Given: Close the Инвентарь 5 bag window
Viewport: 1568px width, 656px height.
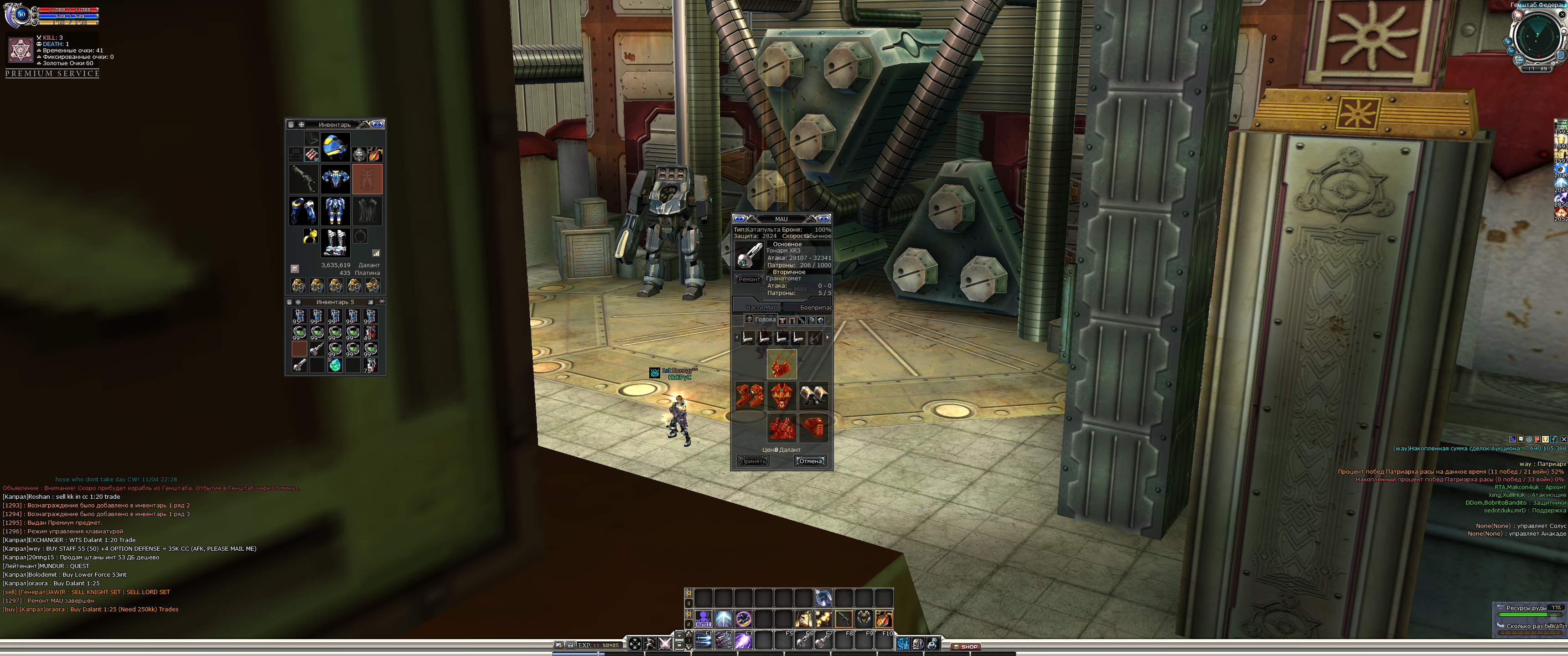Looking at the screenshot, I should [x=382, y=301].
